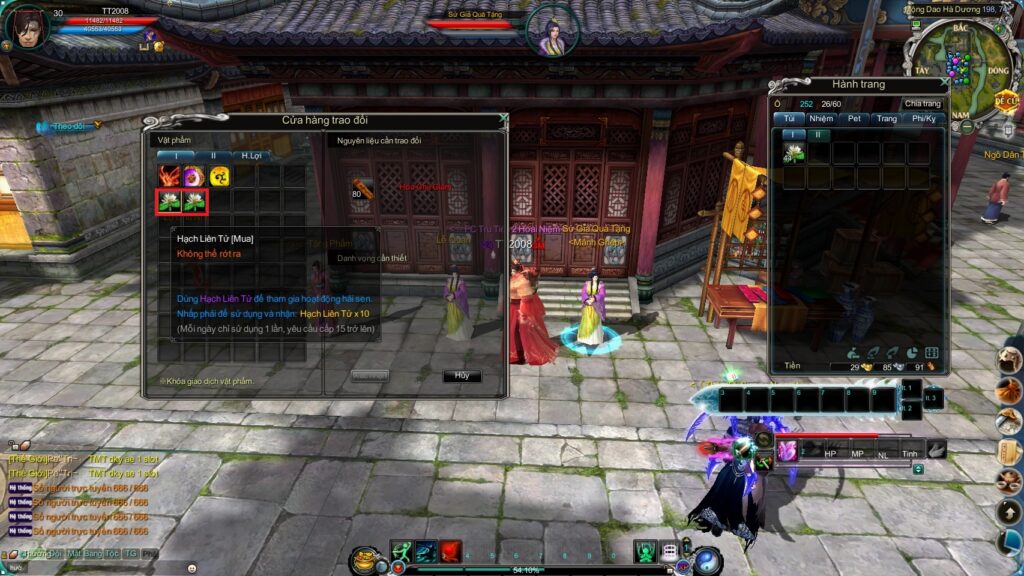
Task: Open the Nhiệm tab in inventory
Action: (821, 118)
